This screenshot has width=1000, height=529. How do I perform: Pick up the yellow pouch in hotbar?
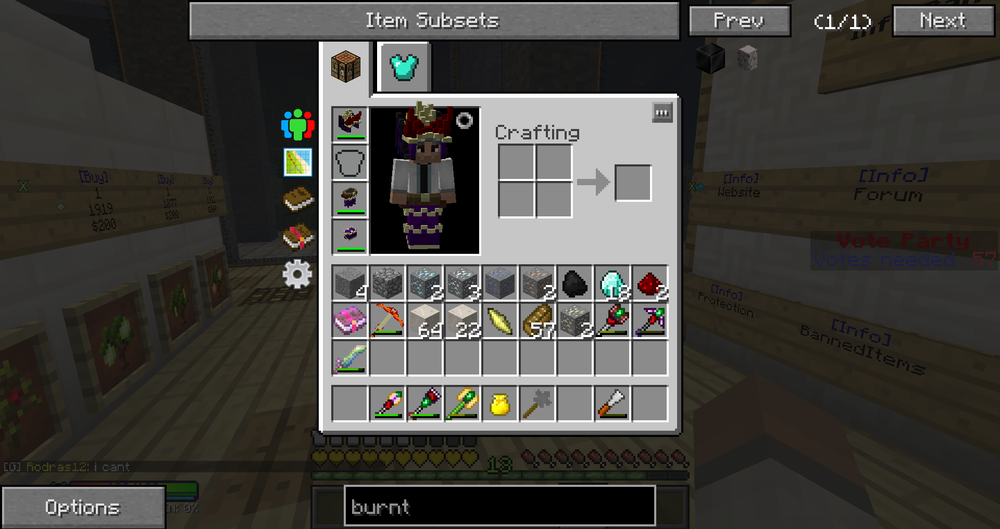(500, 404)
